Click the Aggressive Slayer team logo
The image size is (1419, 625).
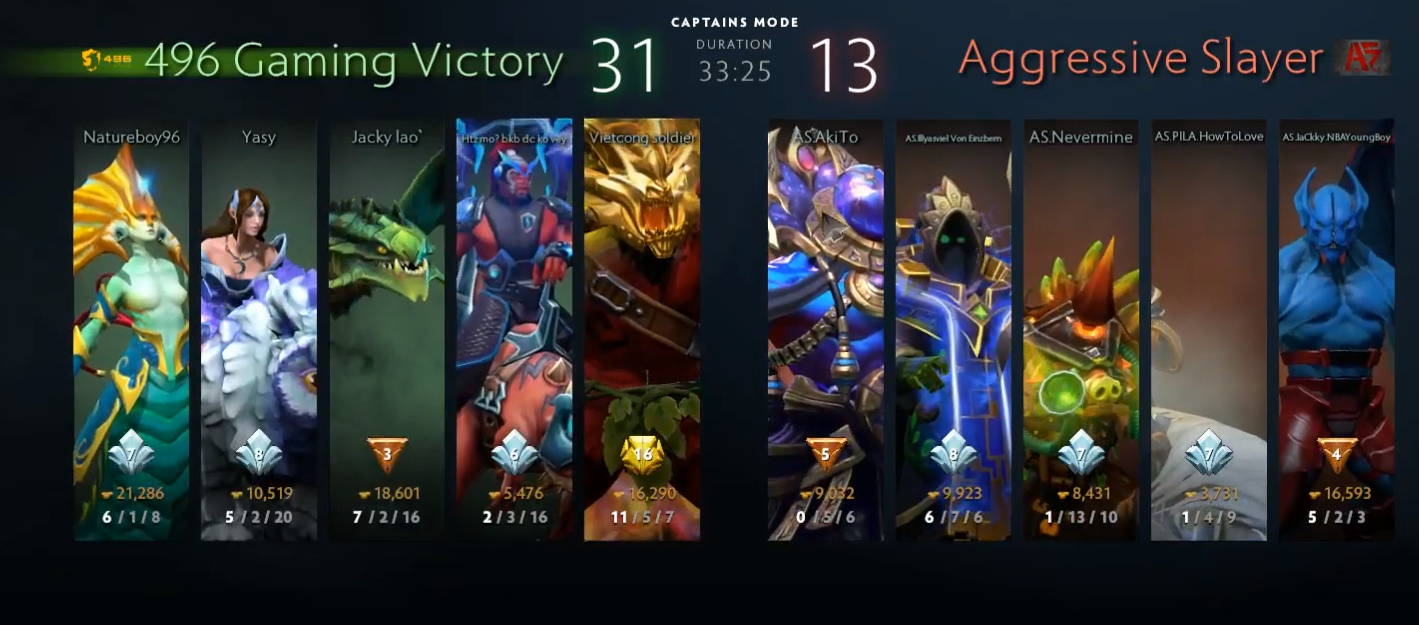click(1364, 59)
